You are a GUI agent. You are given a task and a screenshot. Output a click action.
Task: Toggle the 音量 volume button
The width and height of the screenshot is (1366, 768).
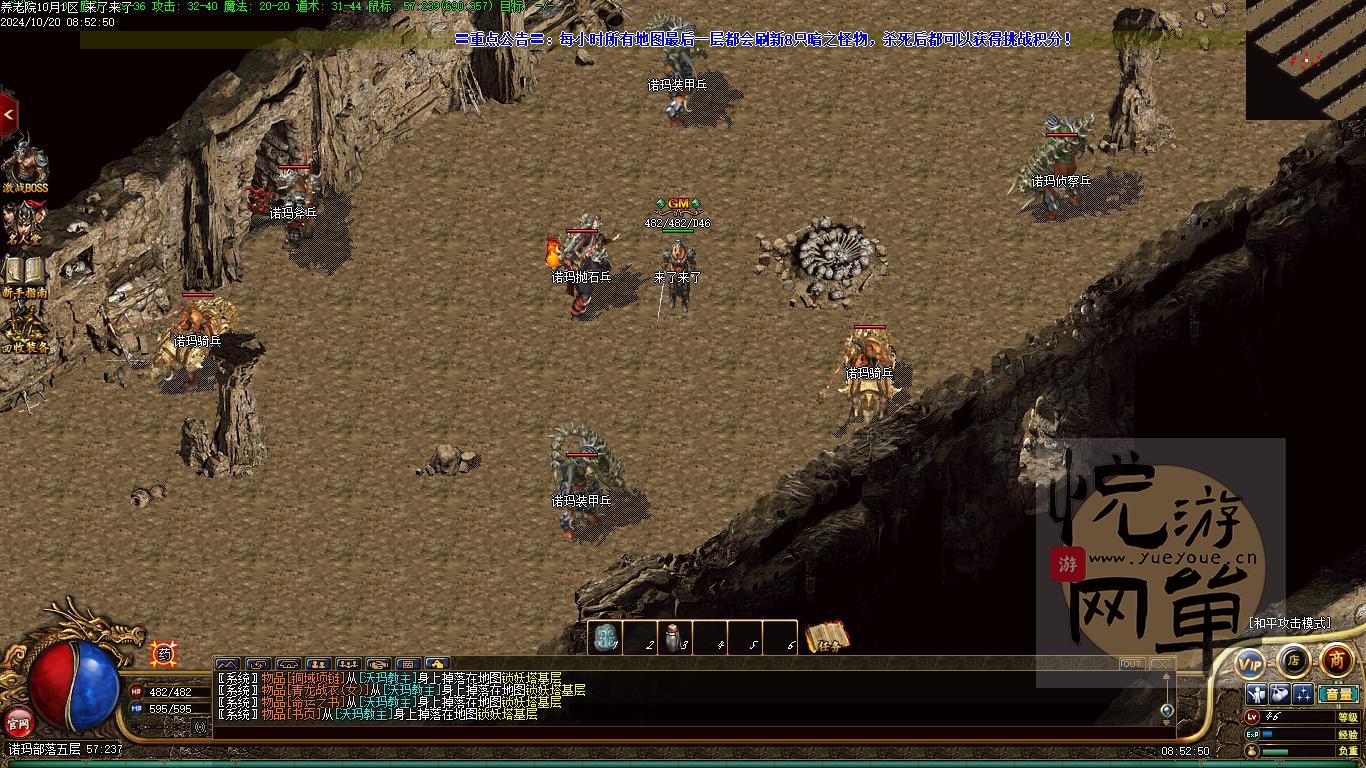1337,694
